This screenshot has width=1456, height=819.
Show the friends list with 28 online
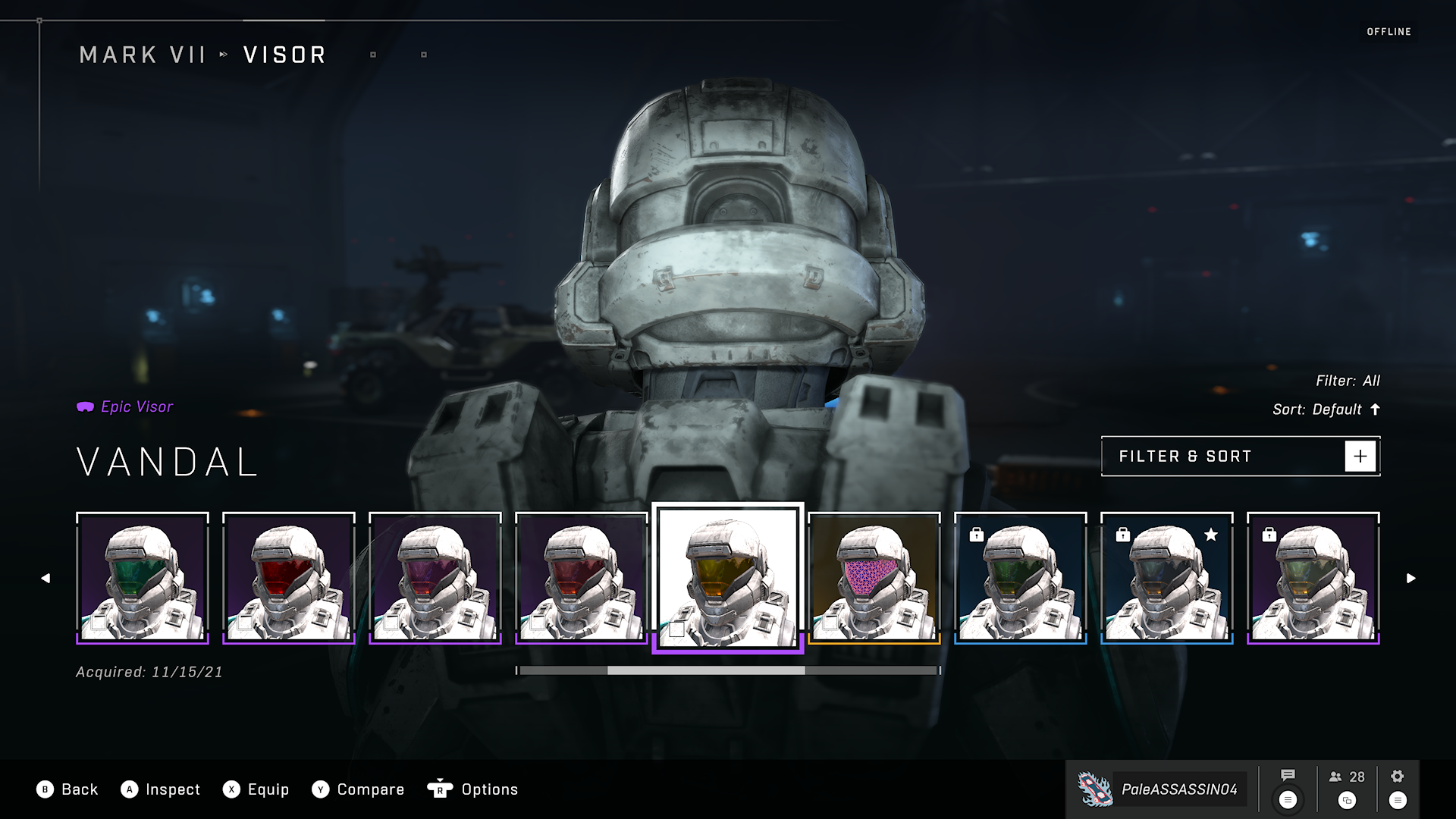click(1347, 777)
